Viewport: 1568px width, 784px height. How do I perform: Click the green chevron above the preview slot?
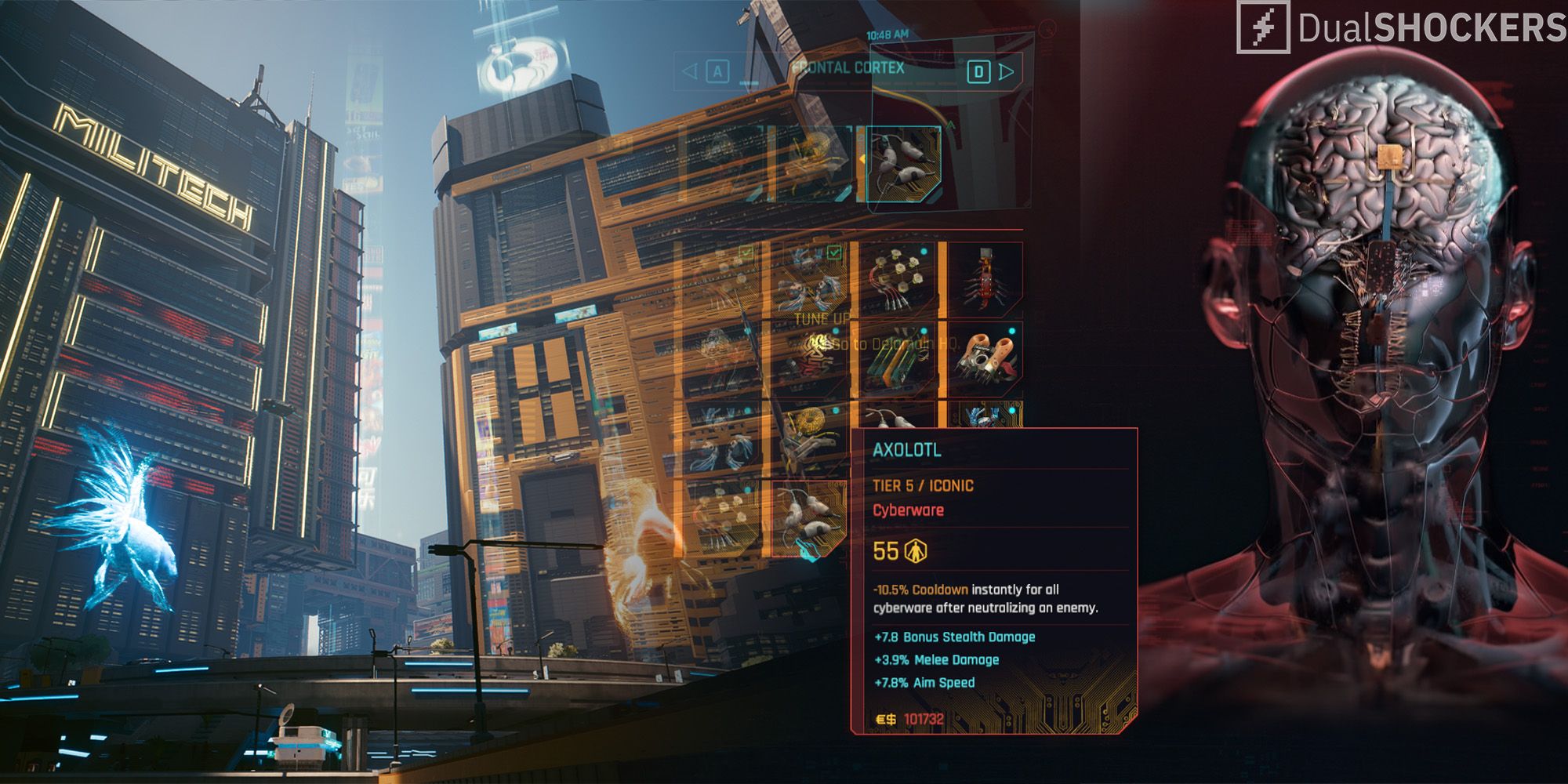point(951,125)
